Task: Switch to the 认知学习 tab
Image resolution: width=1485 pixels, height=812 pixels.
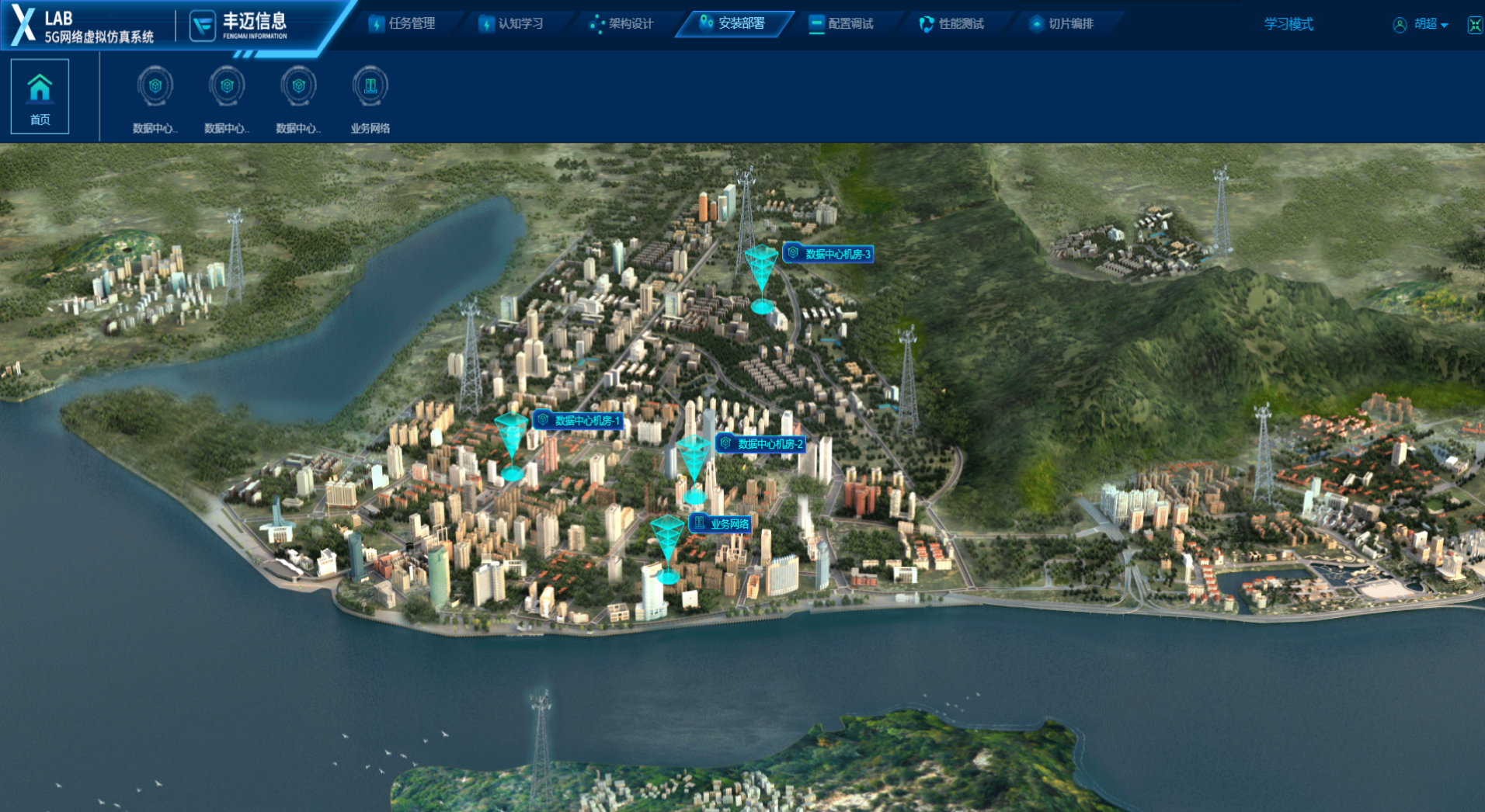Action: pos(512,23)
